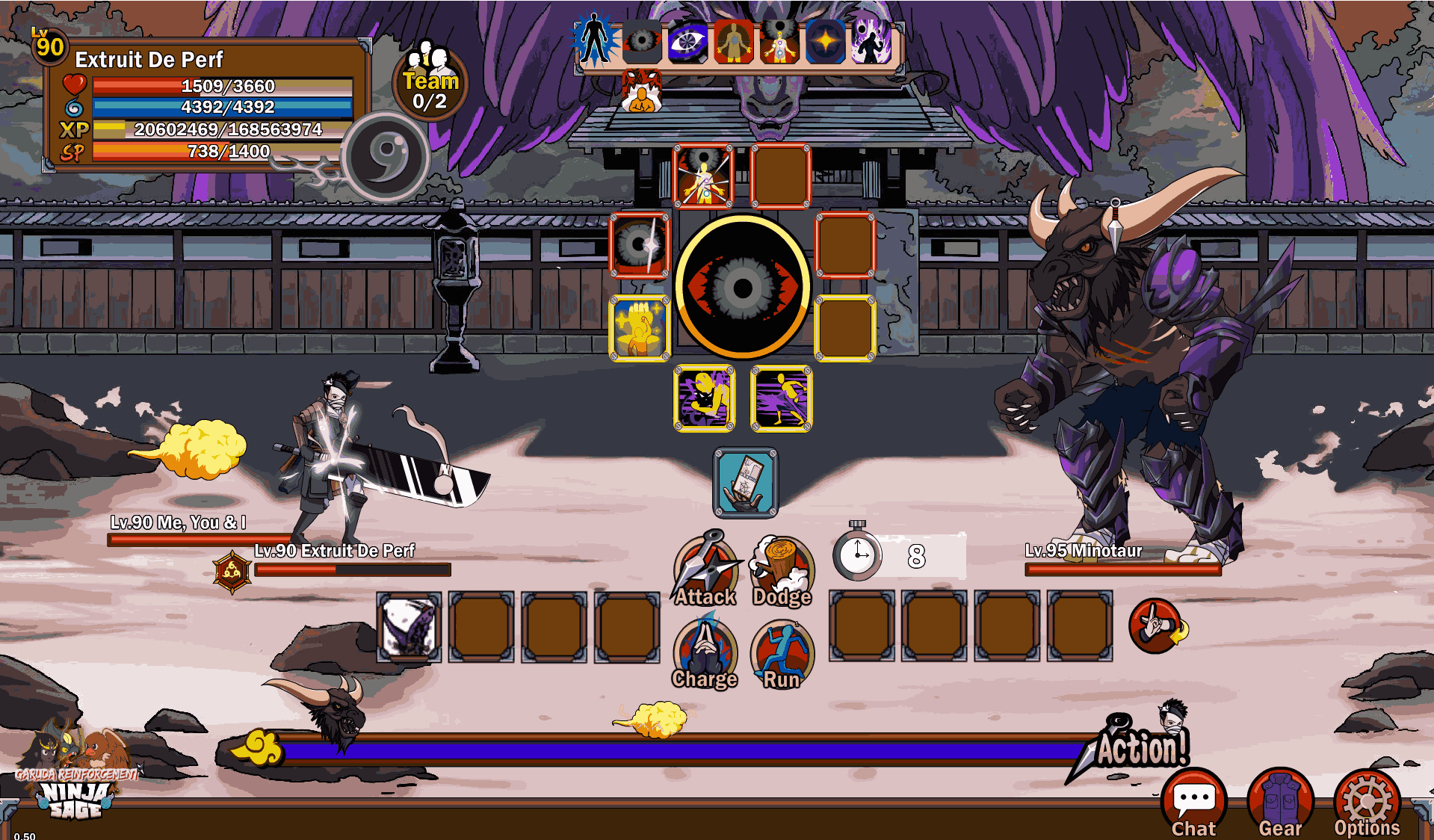Click the purple-winged item slot
1434x840 pixels.
coord(409,627)
